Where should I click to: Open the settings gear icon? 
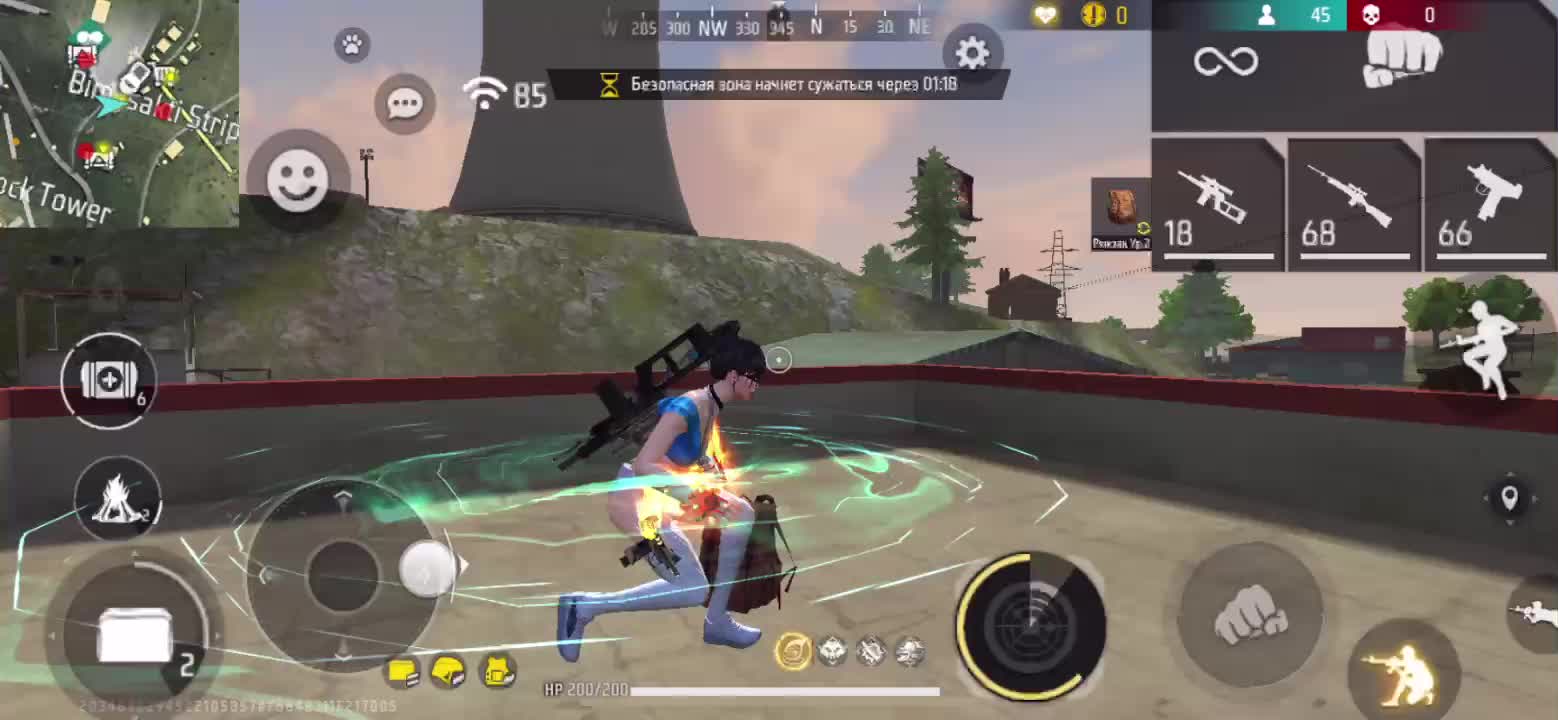pos(971,54)
